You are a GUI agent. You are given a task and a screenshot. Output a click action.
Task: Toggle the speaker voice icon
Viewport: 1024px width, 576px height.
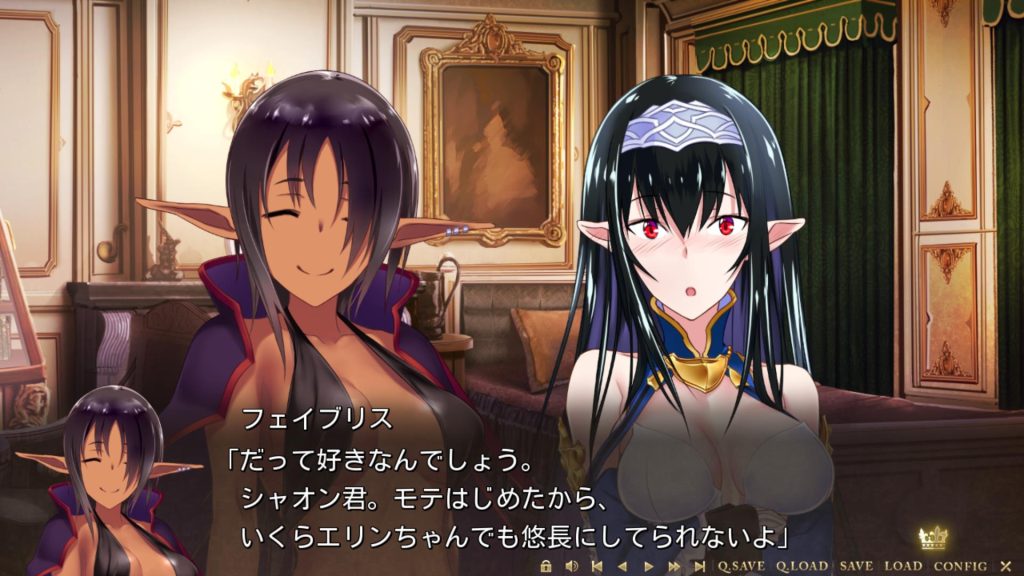571,566
